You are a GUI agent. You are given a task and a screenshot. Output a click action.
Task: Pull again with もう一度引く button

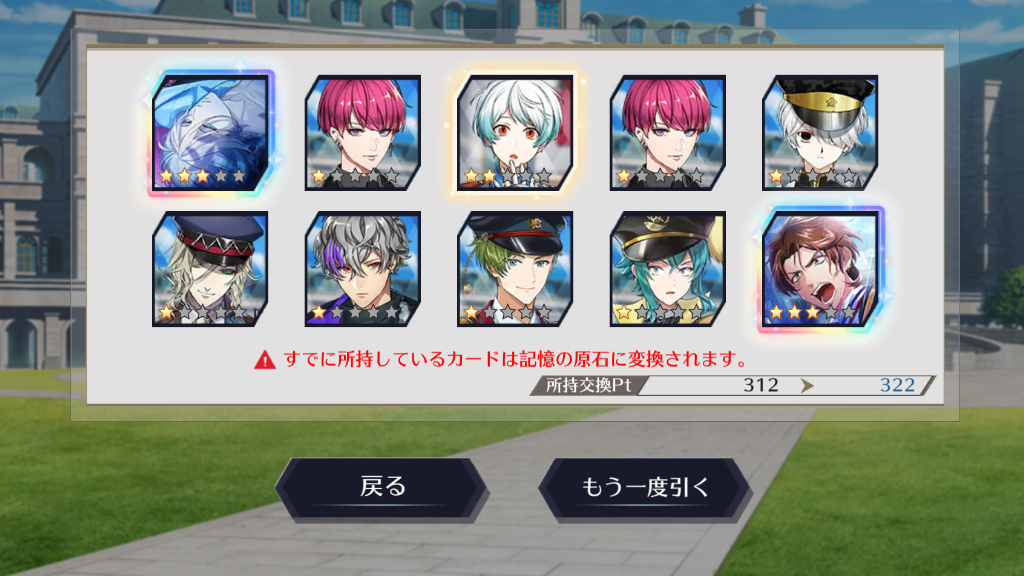(x=645, y=488)
